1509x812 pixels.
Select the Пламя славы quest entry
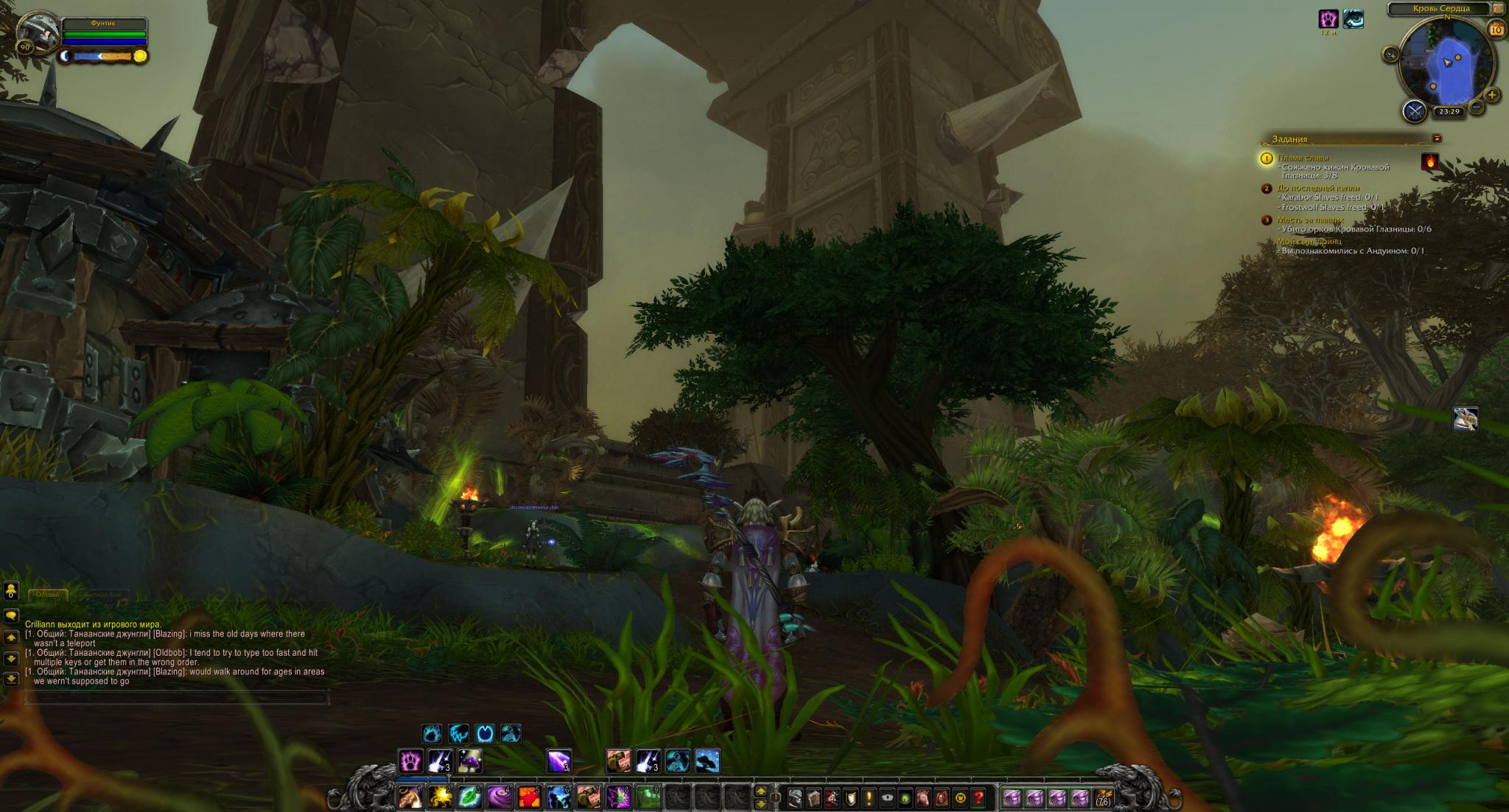pyautogui.click(x=1303, y=158)
